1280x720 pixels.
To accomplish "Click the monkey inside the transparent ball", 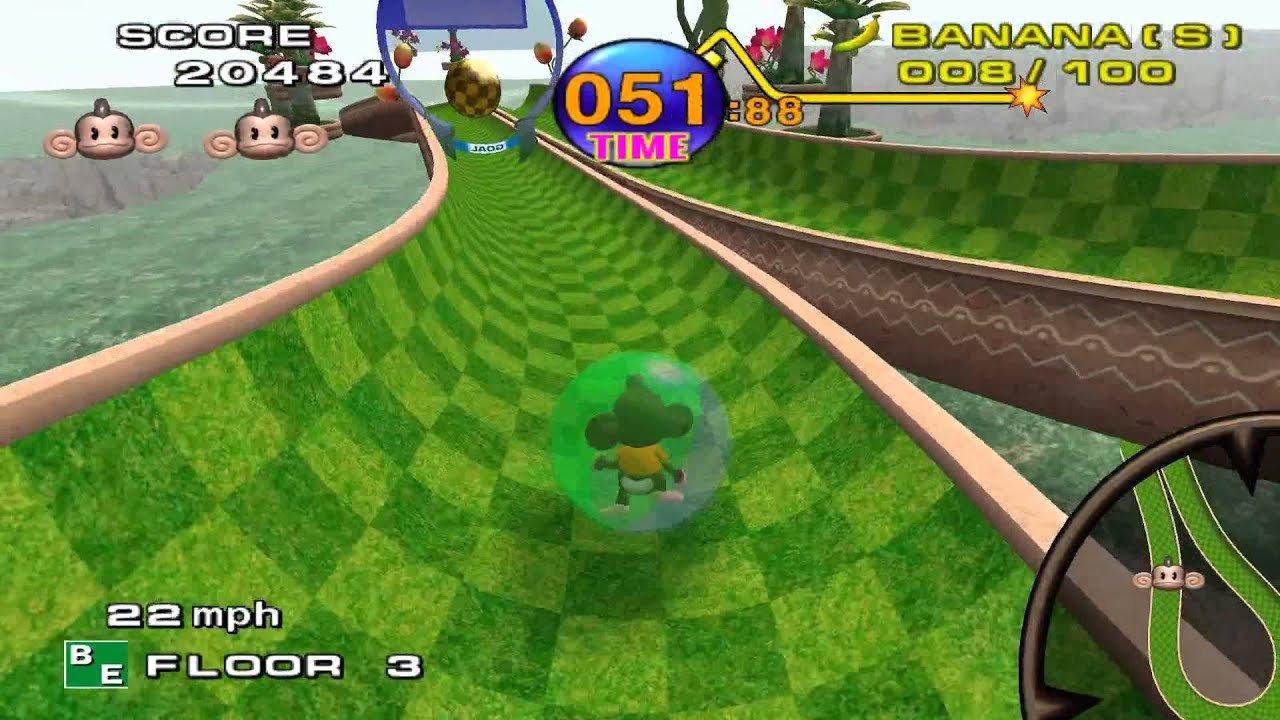I will 636,442.
